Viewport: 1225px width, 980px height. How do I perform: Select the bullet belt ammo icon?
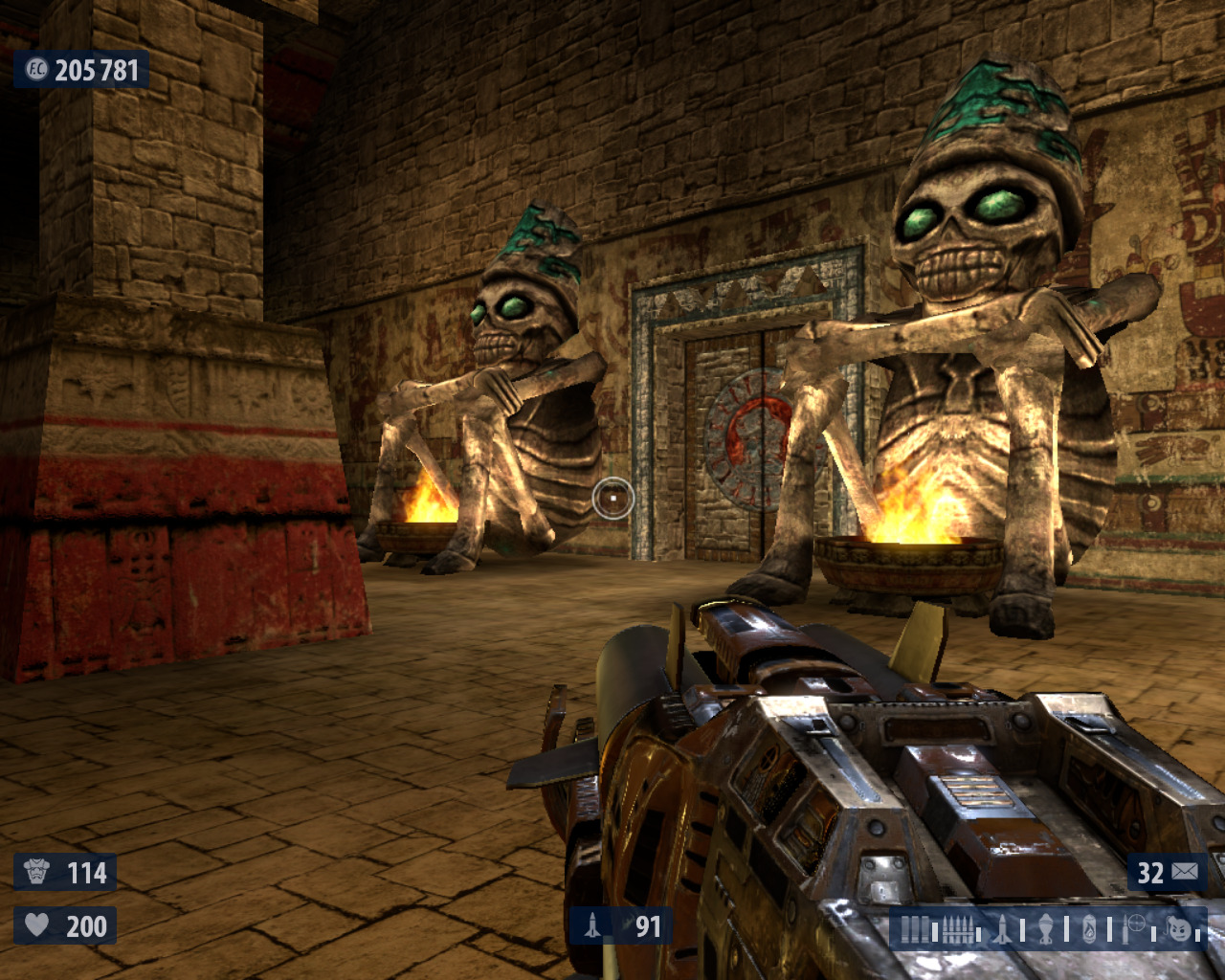coord(958,929)
